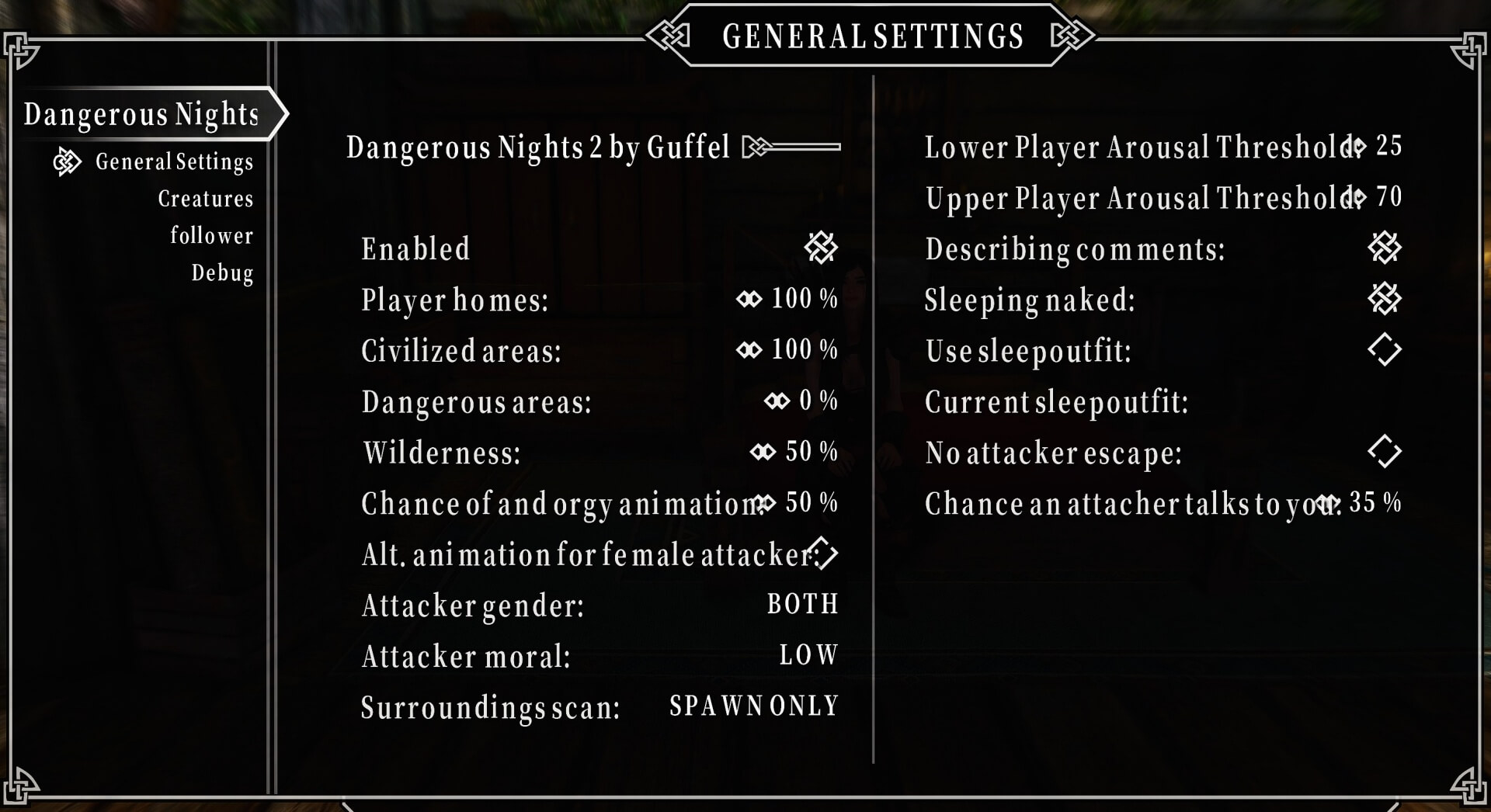This screenshot has width=1491, height=812.
Task: Select the General Settings page
Action: point(174,161)
